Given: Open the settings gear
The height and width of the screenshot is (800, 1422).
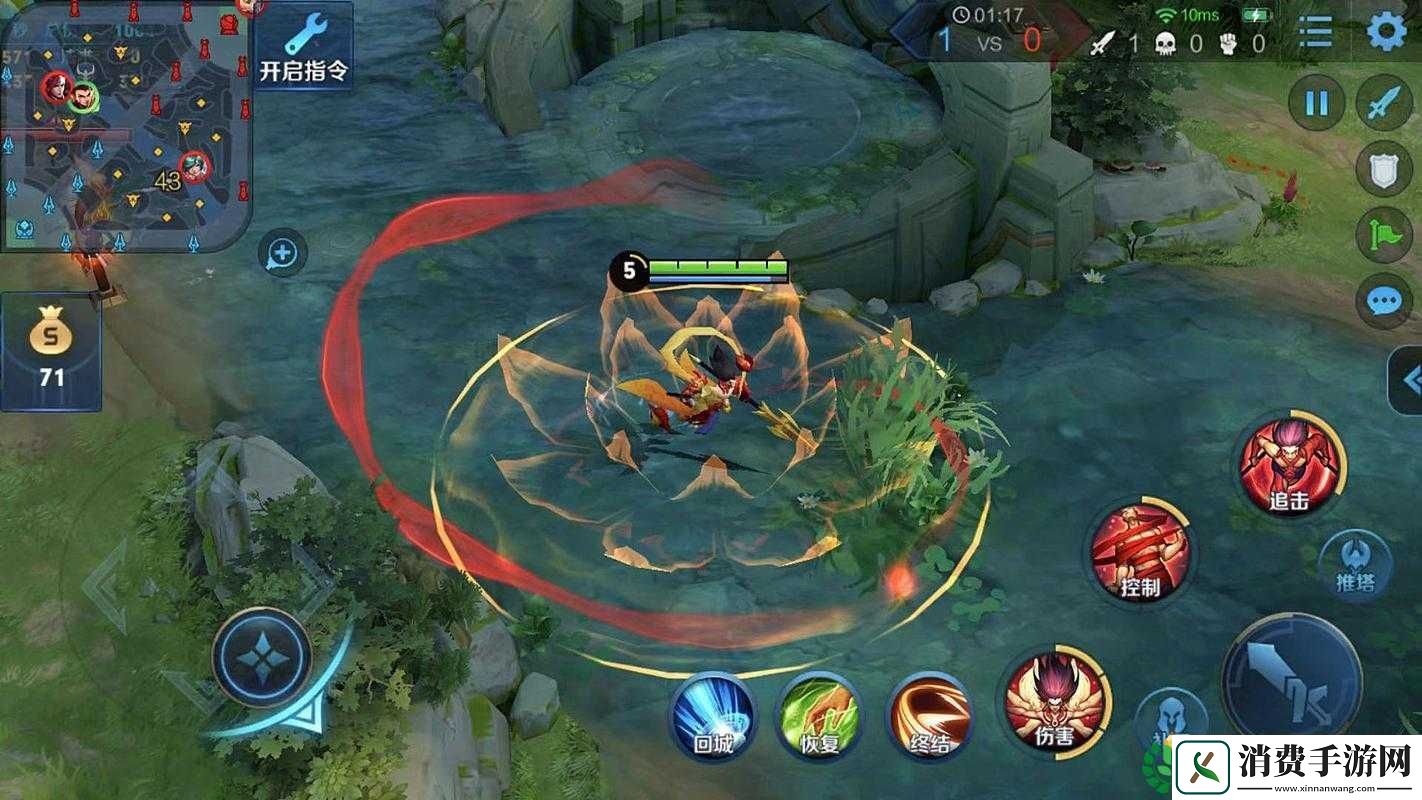Looking at the screenshot, I should tap(1386, 32).
